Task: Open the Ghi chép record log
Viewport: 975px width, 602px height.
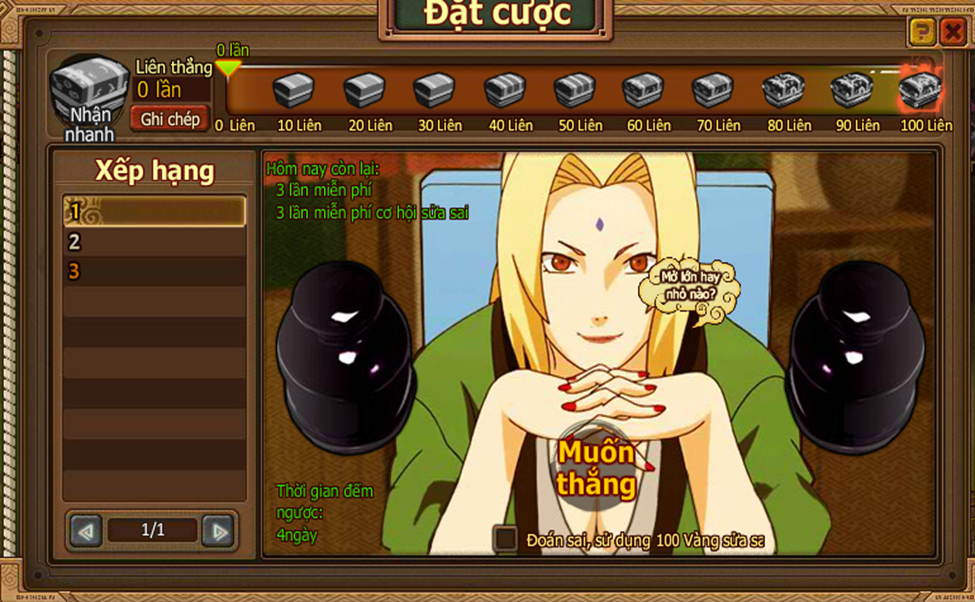Action: click(x=170, y=119)
